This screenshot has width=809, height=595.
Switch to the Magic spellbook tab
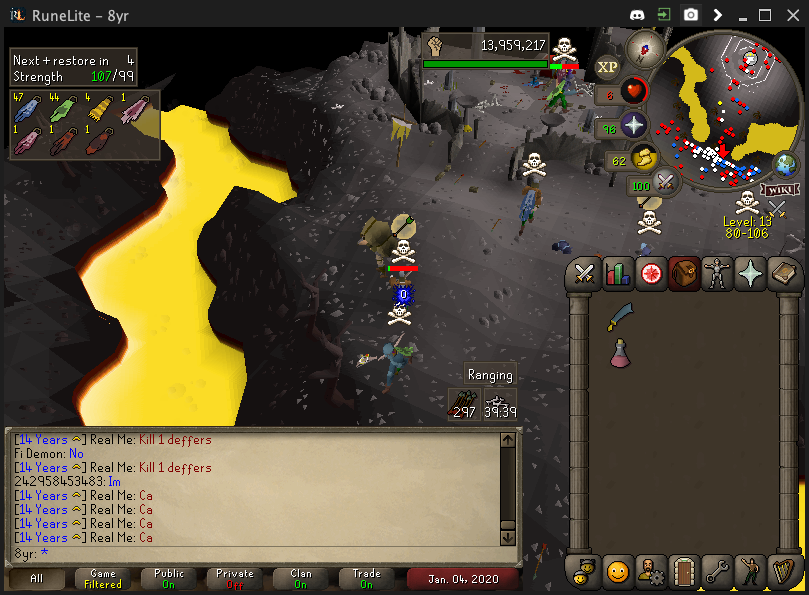click(783, 274)
